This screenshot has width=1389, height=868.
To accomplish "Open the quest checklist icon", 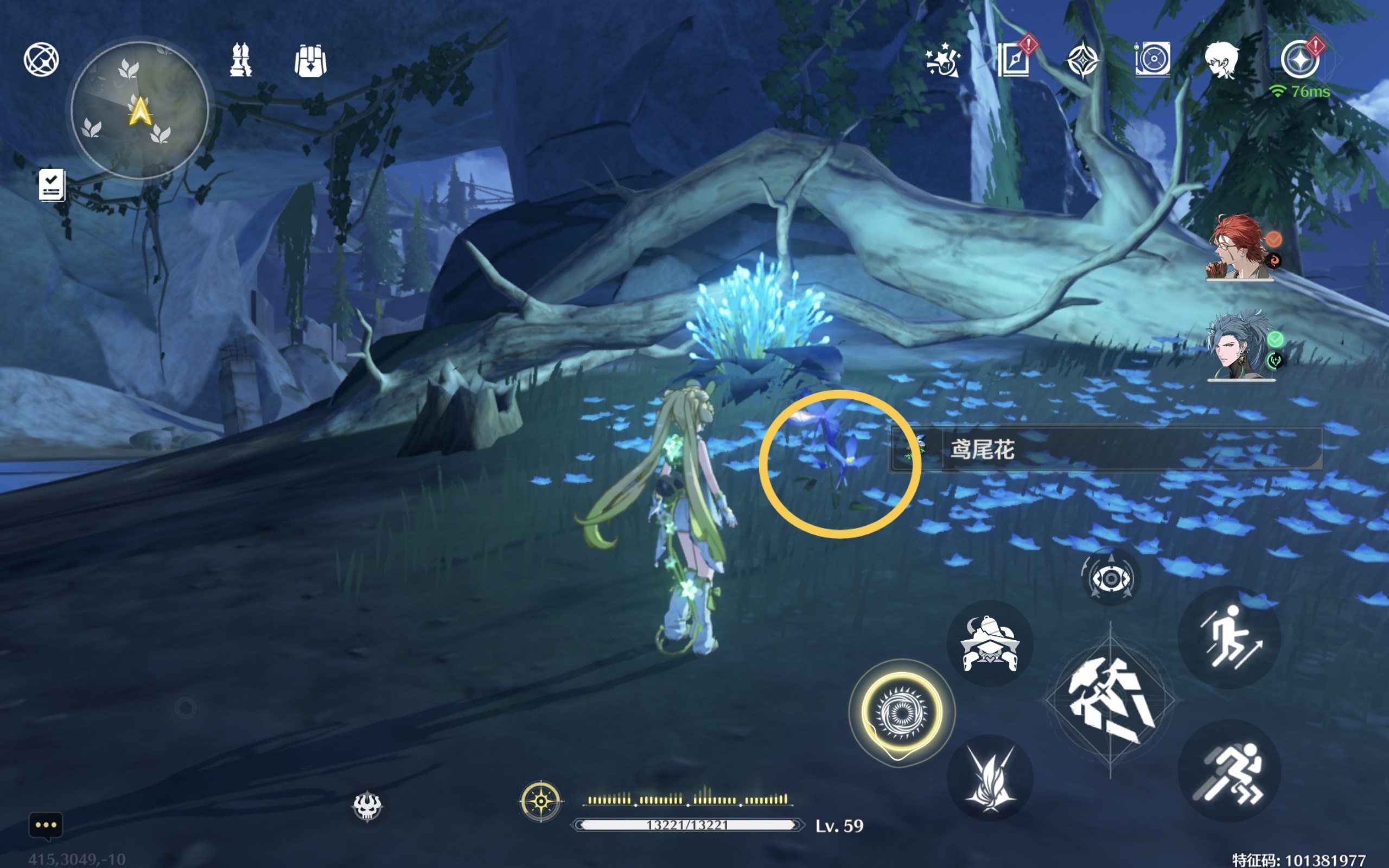I will tap(52, 185).
